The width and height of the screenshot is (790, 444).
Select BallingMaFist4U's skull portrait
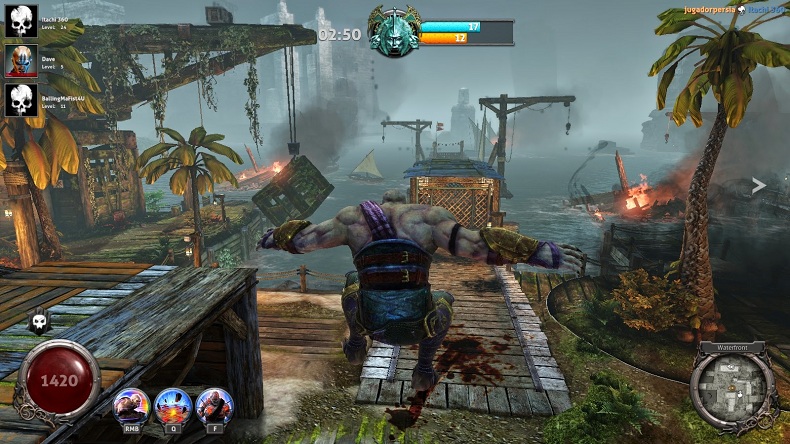click(21, 99)
